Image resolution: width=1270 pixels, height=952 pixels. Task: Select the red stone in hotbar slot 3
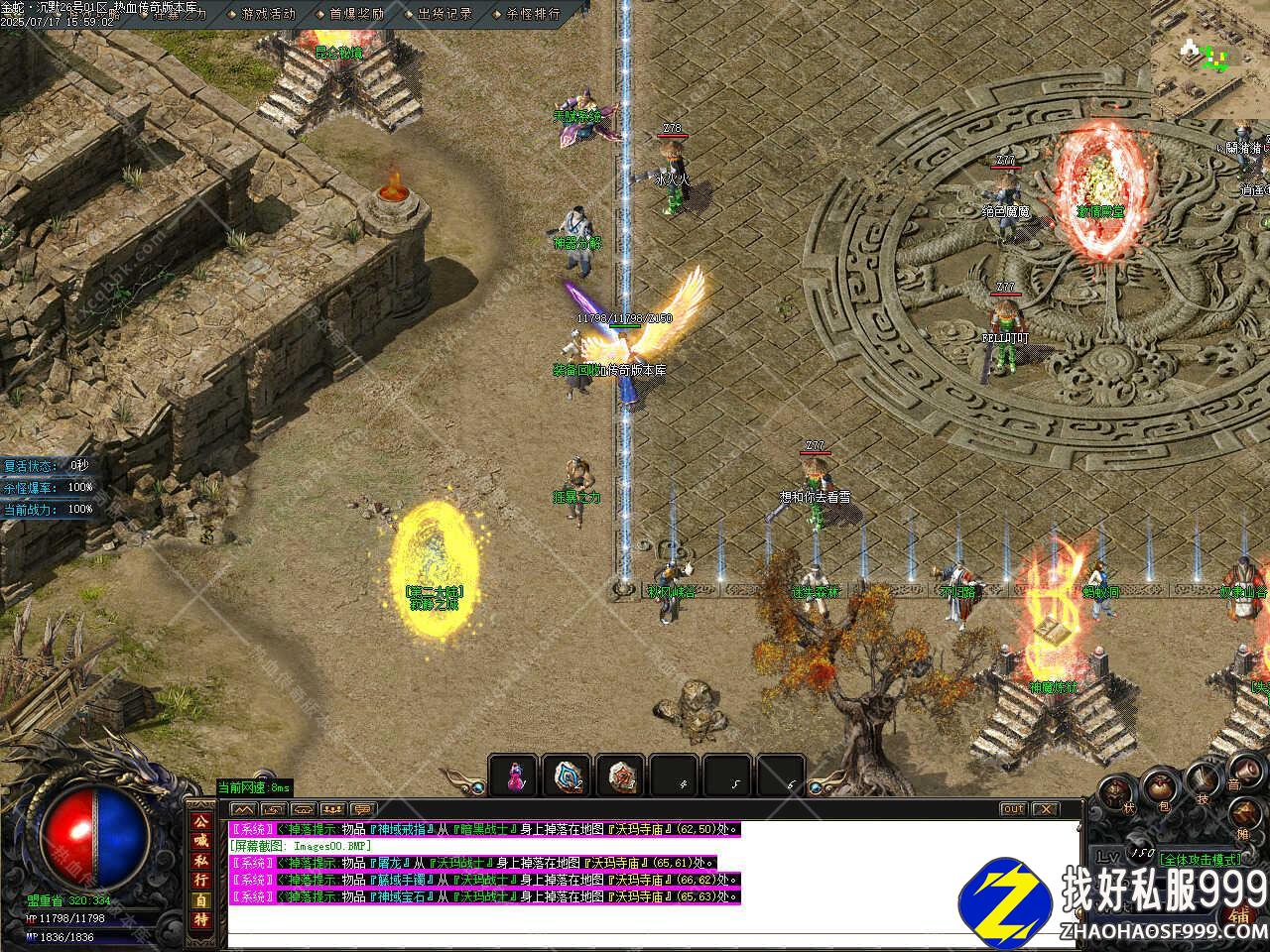tap(622, 776)
